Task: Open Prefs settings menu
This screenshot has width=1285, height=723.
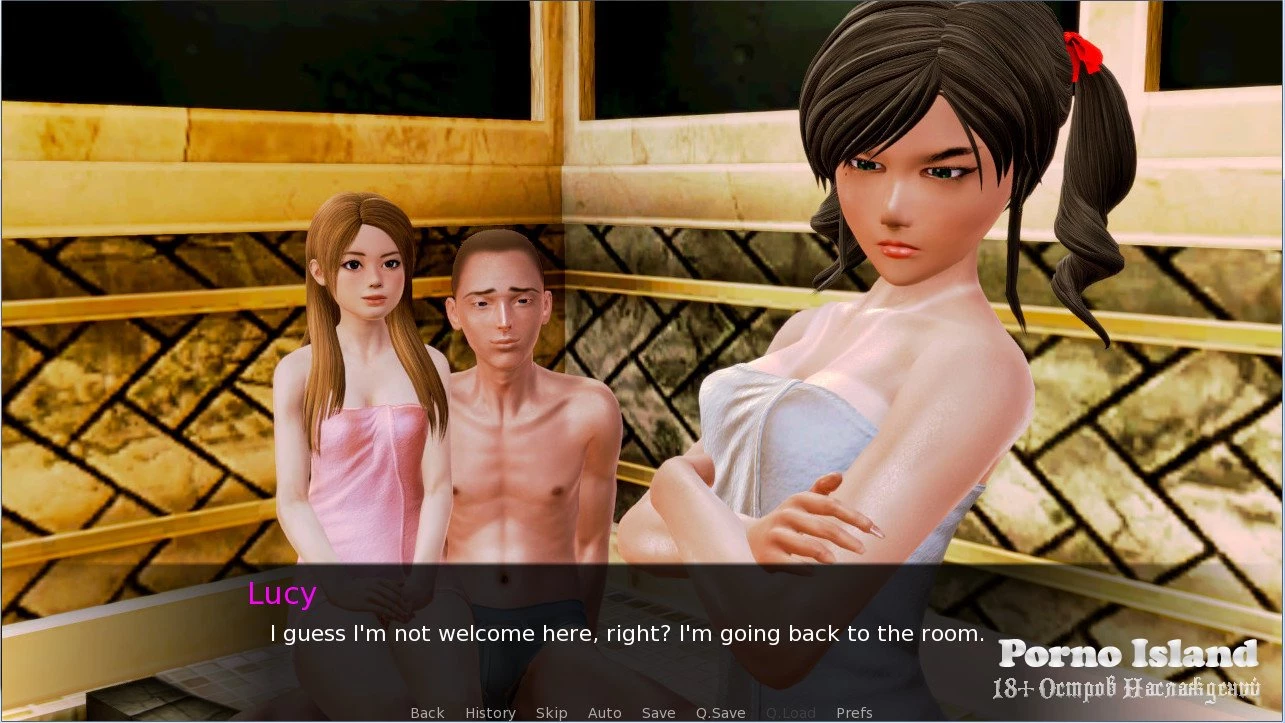Action: click(x=854, y=713)
